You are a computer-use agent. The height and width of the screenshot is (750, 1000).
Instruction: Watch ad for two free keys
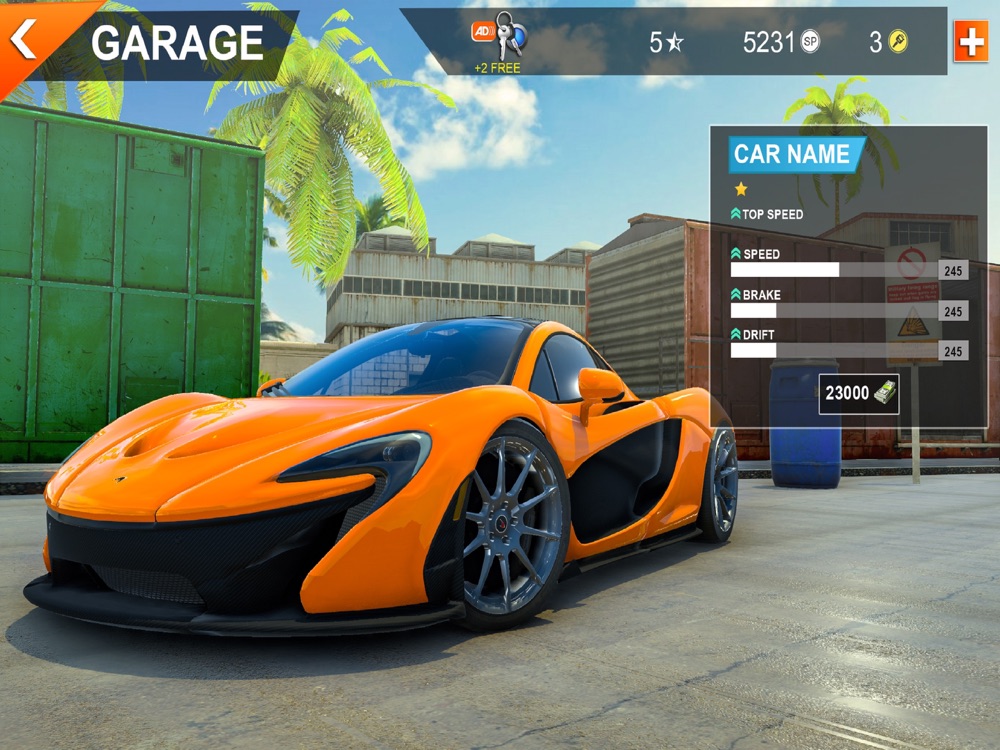[498, 42]
